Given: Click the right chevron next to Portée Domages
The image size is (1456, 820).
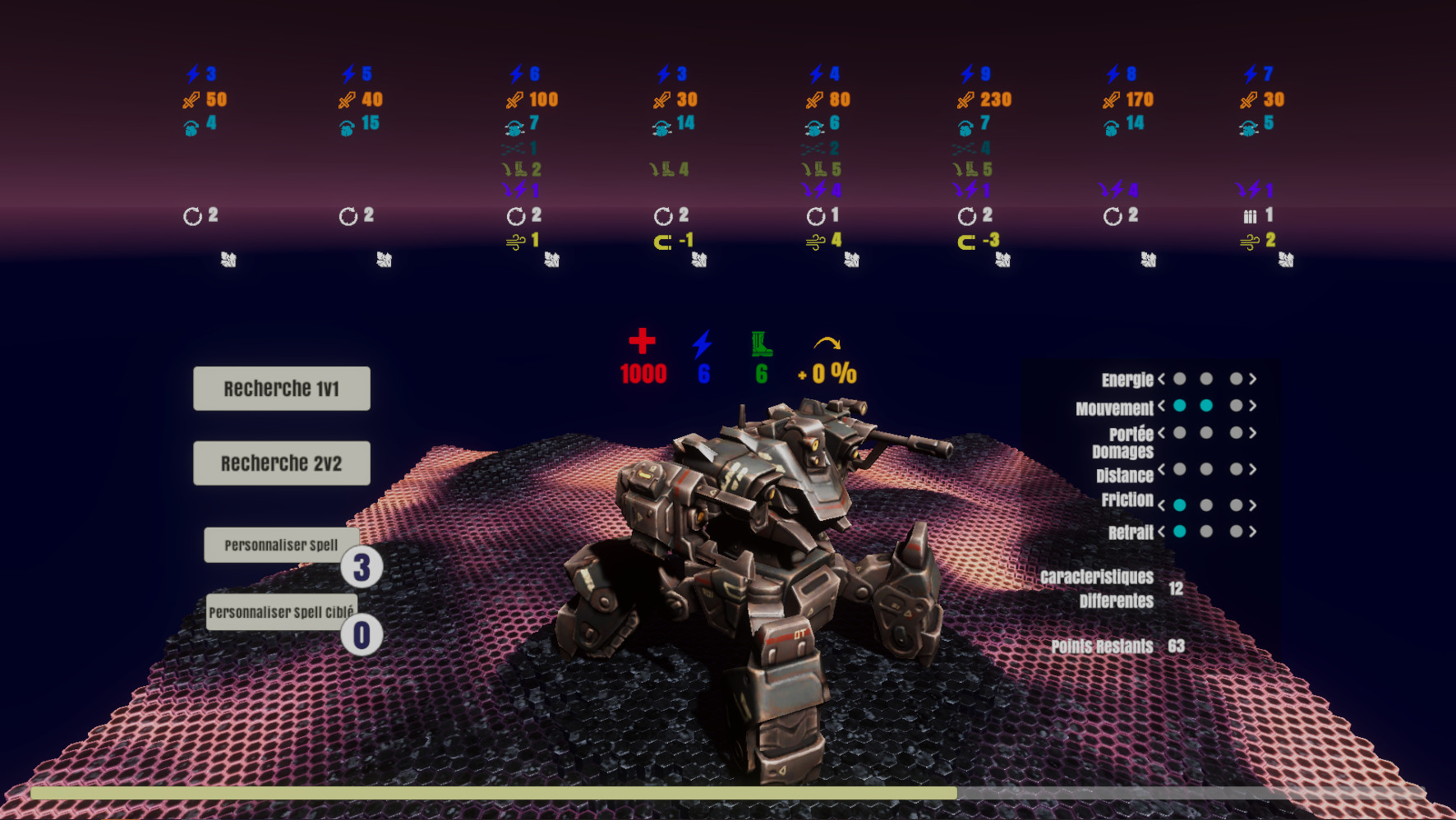Looking at the screenshot, I should (1252, 433).
